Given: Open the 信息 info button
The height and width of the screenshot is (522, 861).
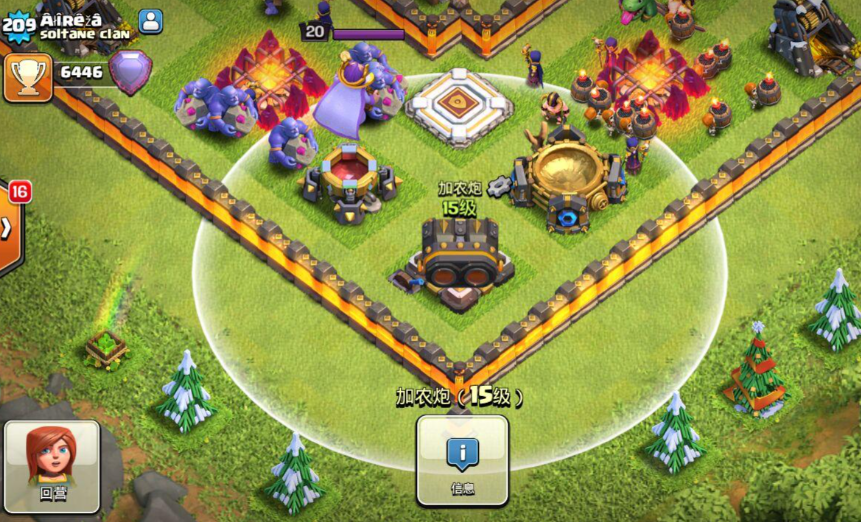Looking at the screenshot, I should (x=462, y=460).
